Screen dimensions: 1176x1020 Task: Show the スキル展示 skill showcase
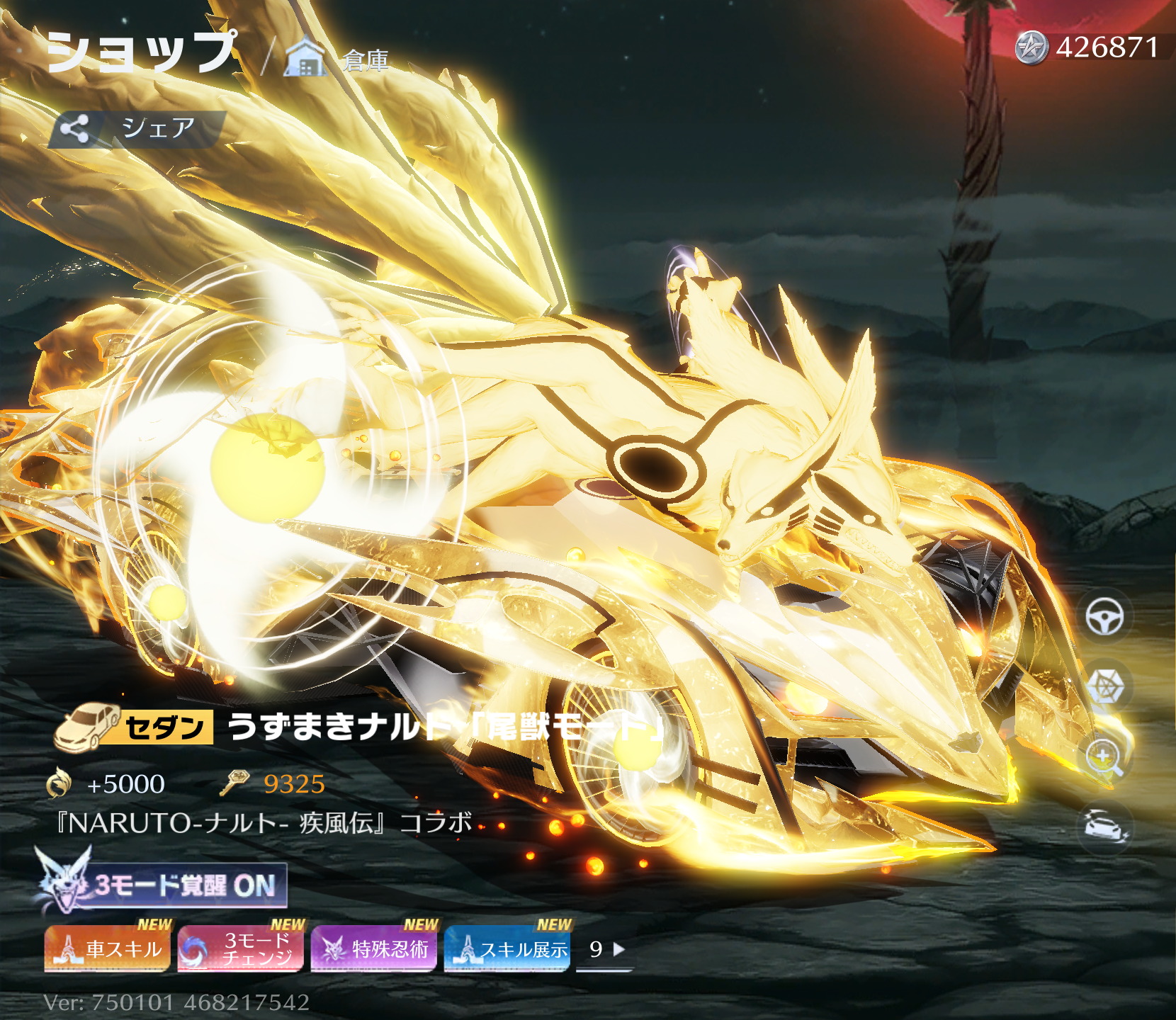[507, 948]
